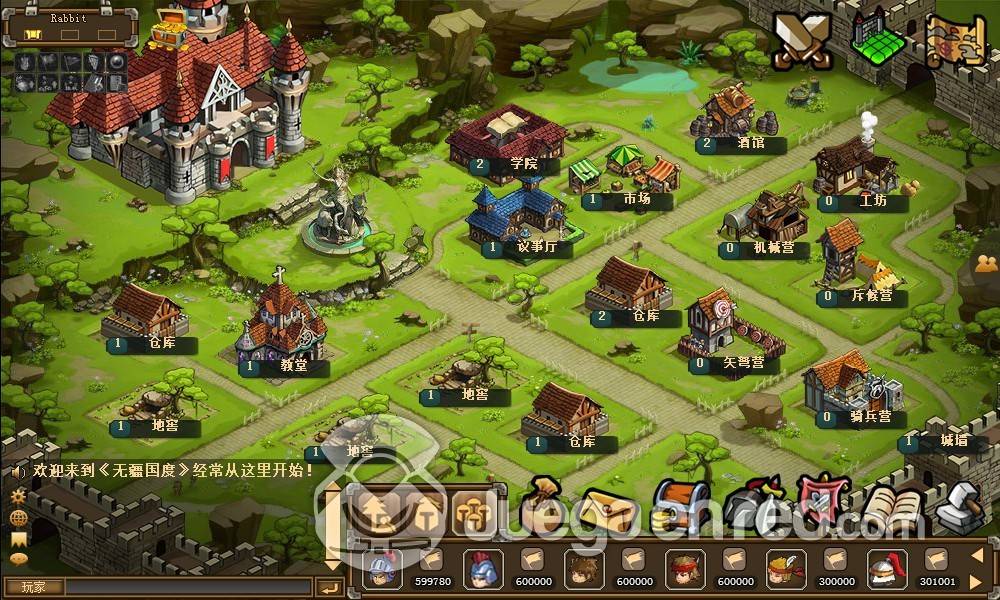Image resolution: width=1000 pixels, height=600 pixels.
Task: Click the globe icon beside the chat
Action: click(18, 517)
